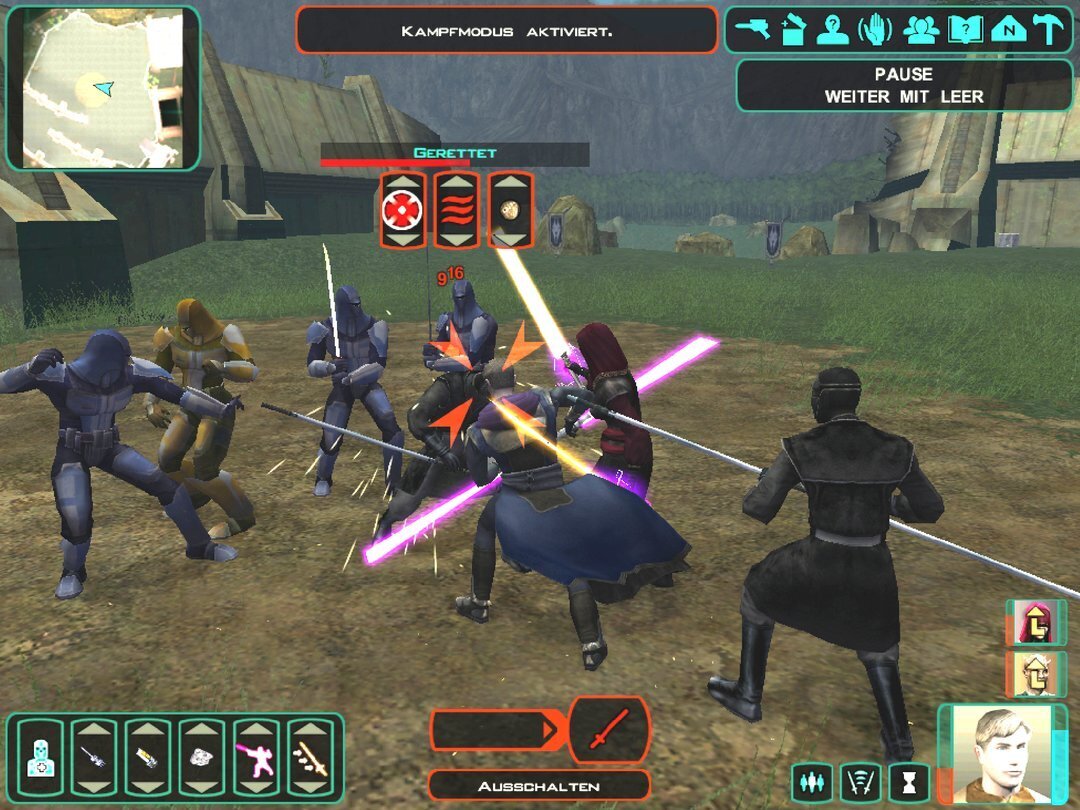Open party selection via three-figures group icon
This screenshot has width=1080, height=810.
pos(920,30)
